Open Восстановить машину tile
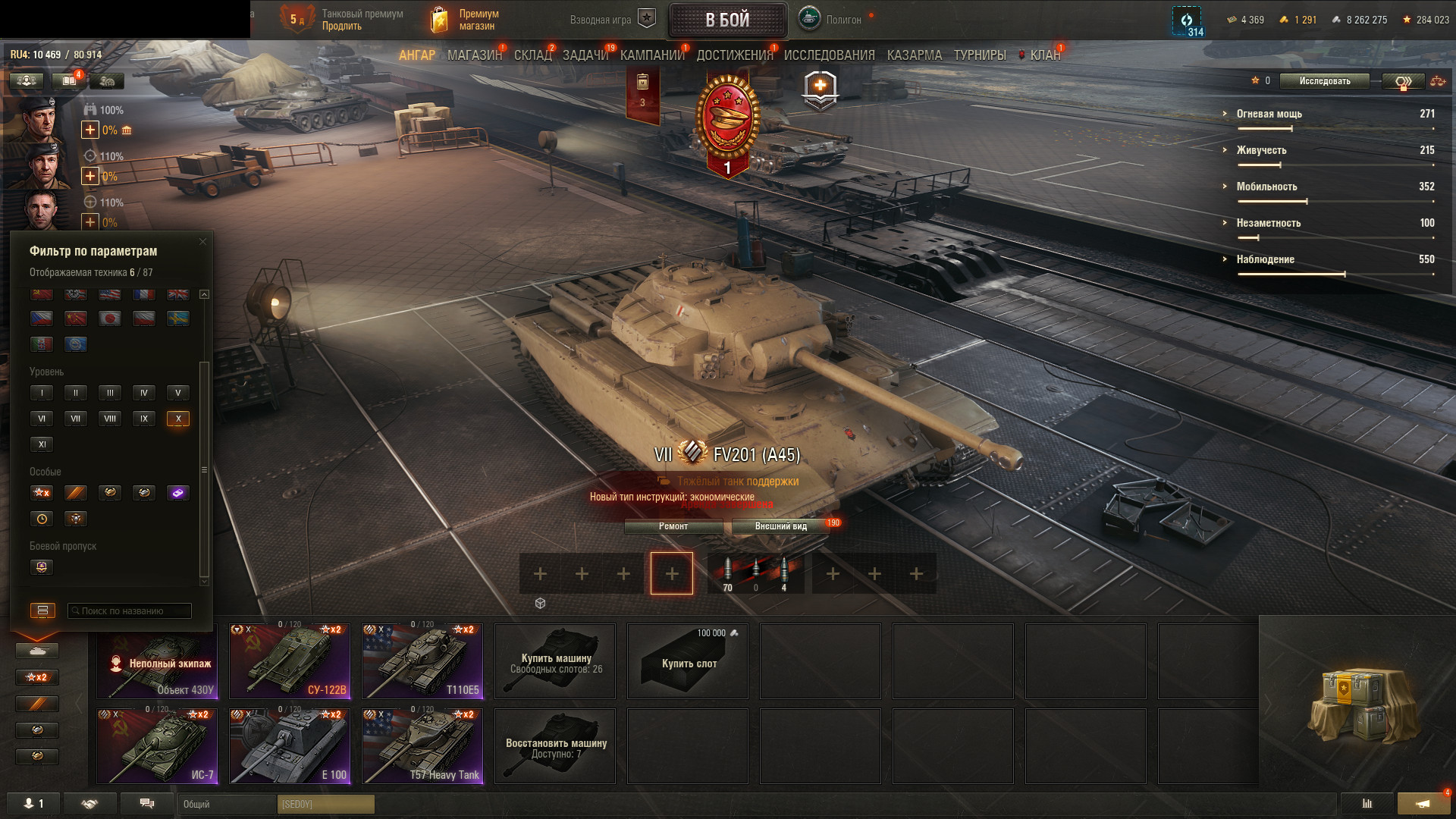The image size is (1456, 819). click(x=555, y=746)
